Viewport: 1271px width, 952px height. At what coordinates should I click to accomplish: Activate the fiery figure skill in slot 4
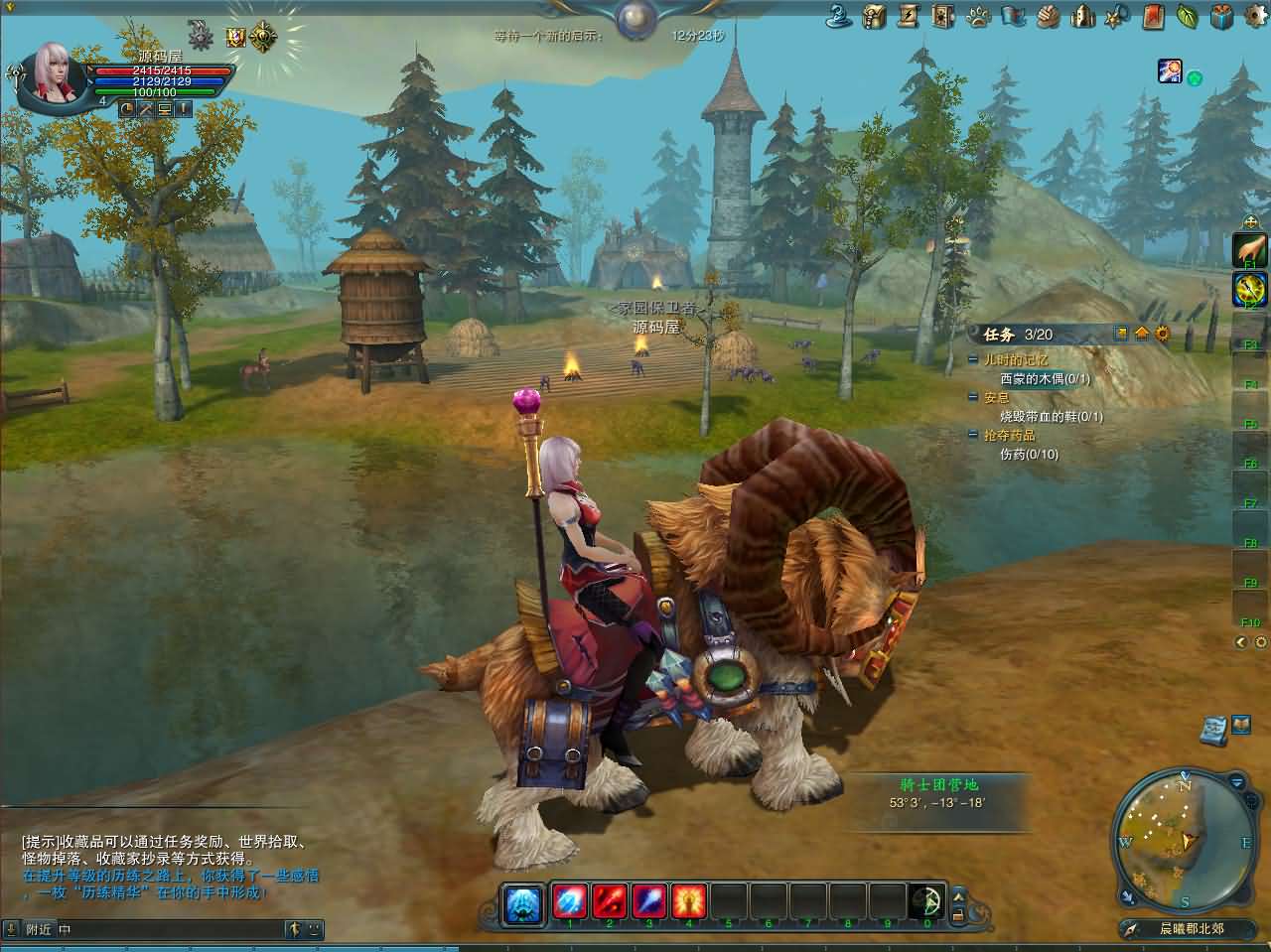(x=689, y=900)
